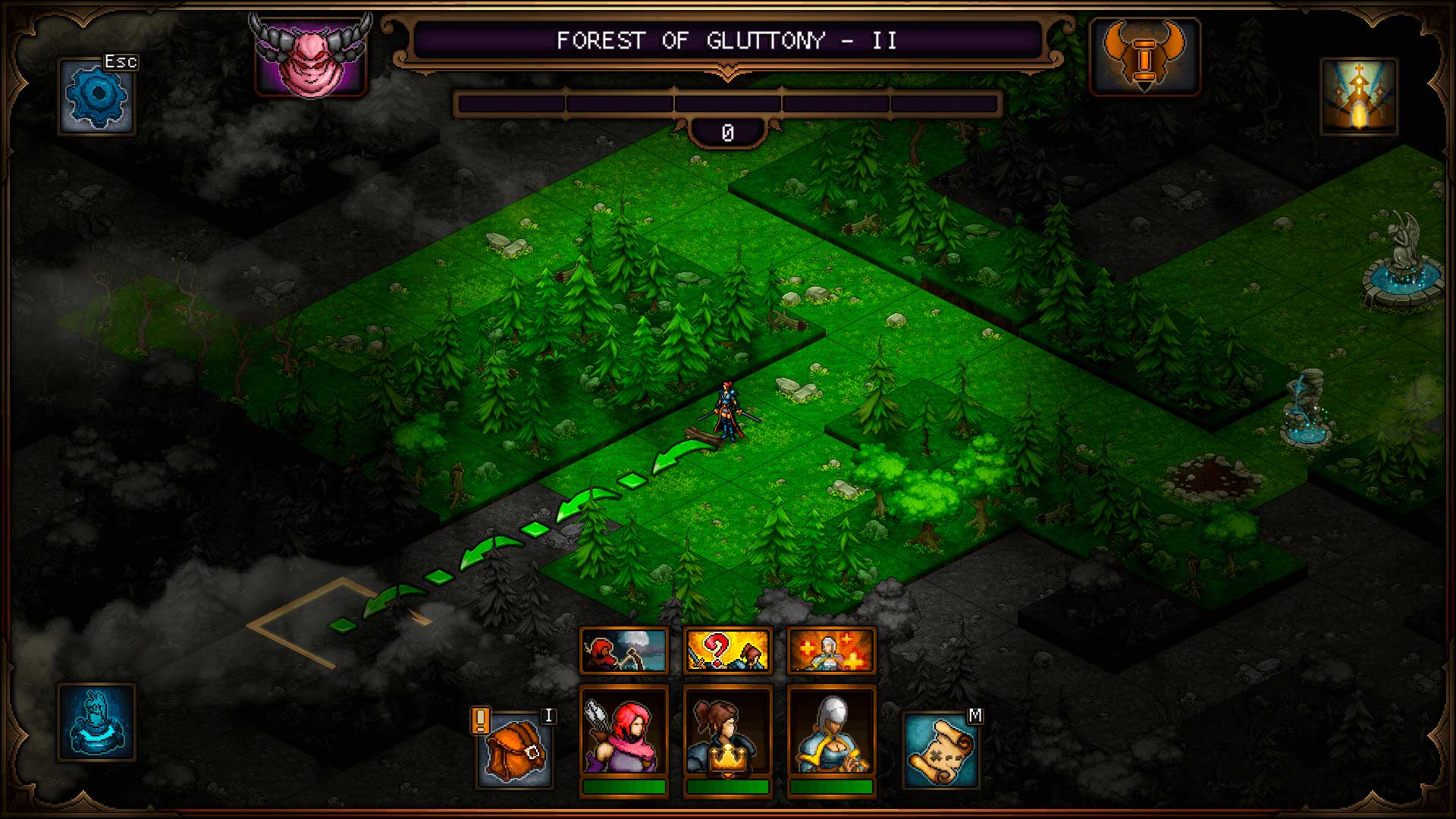Viewport: 1456px width, 819px height.
Task: Select the pink-hooded archer portrait
Action: click(623, 732)
